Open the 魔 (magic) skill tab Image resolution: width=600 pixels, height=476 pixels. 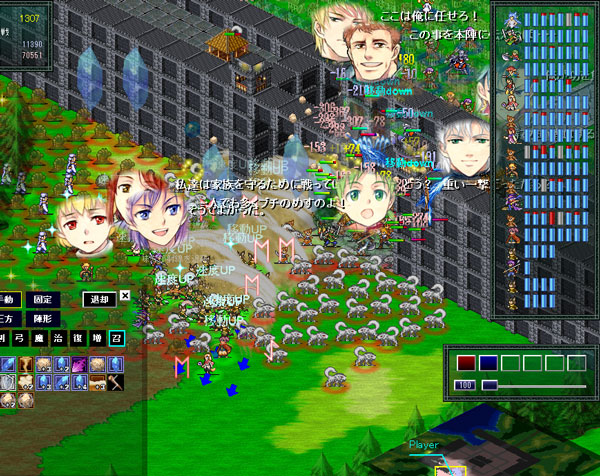[42, 339]
